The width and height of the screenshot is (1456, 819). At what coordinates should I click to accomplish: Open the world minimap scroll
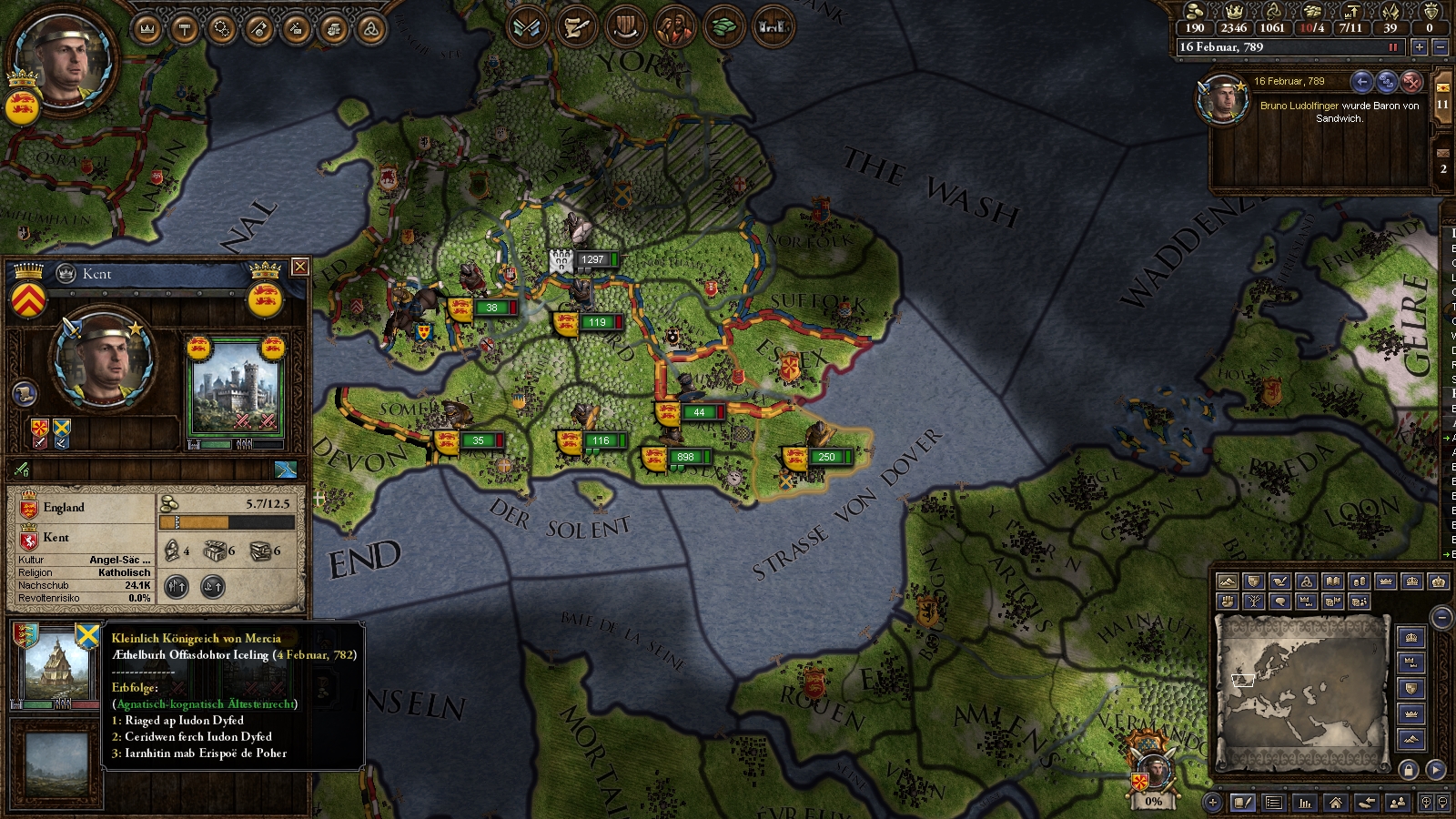1302,692
